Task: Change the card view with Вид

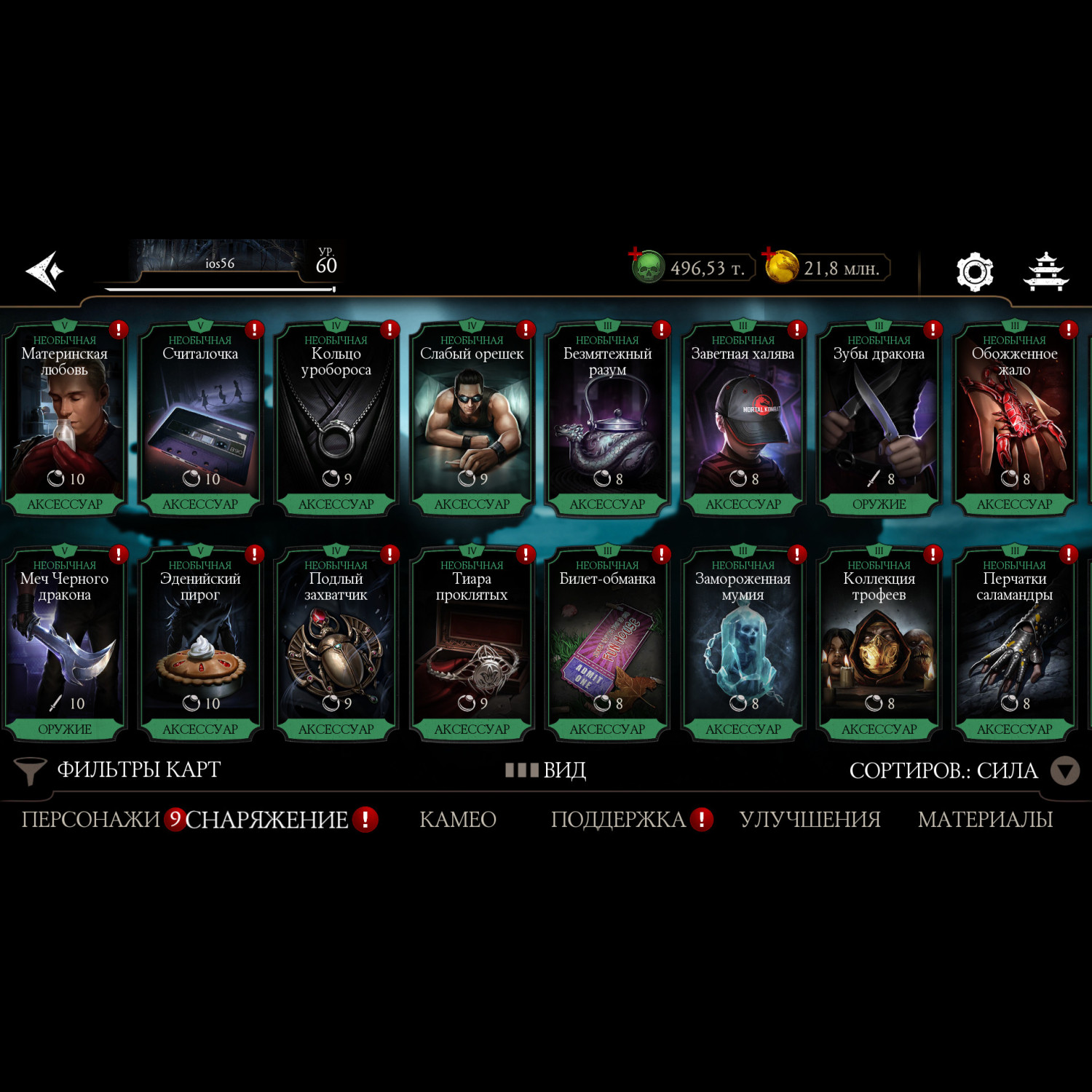Action: click(x=547, y=770)
